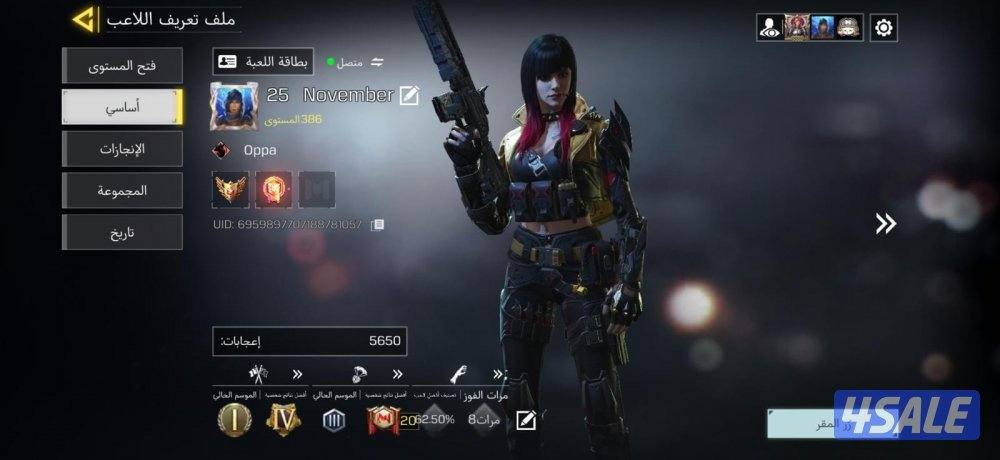Open the بطاقة اللعبة player card
Viewport: 1000px width, 460px height.
[263, 62]
